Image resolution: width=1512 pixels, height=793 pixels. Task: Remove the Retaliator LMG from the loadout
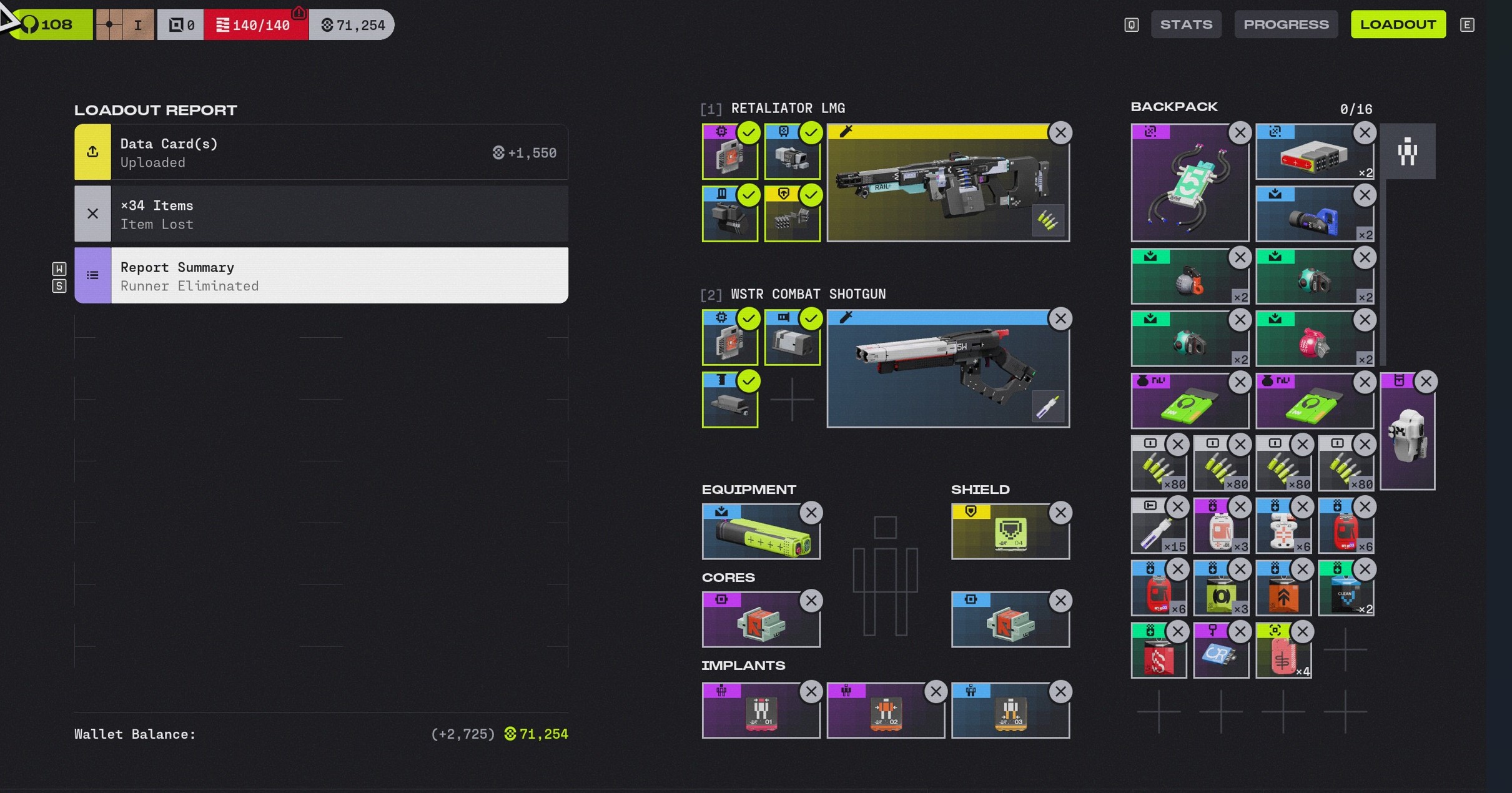pyautogui.click(x=1060, y=133)
